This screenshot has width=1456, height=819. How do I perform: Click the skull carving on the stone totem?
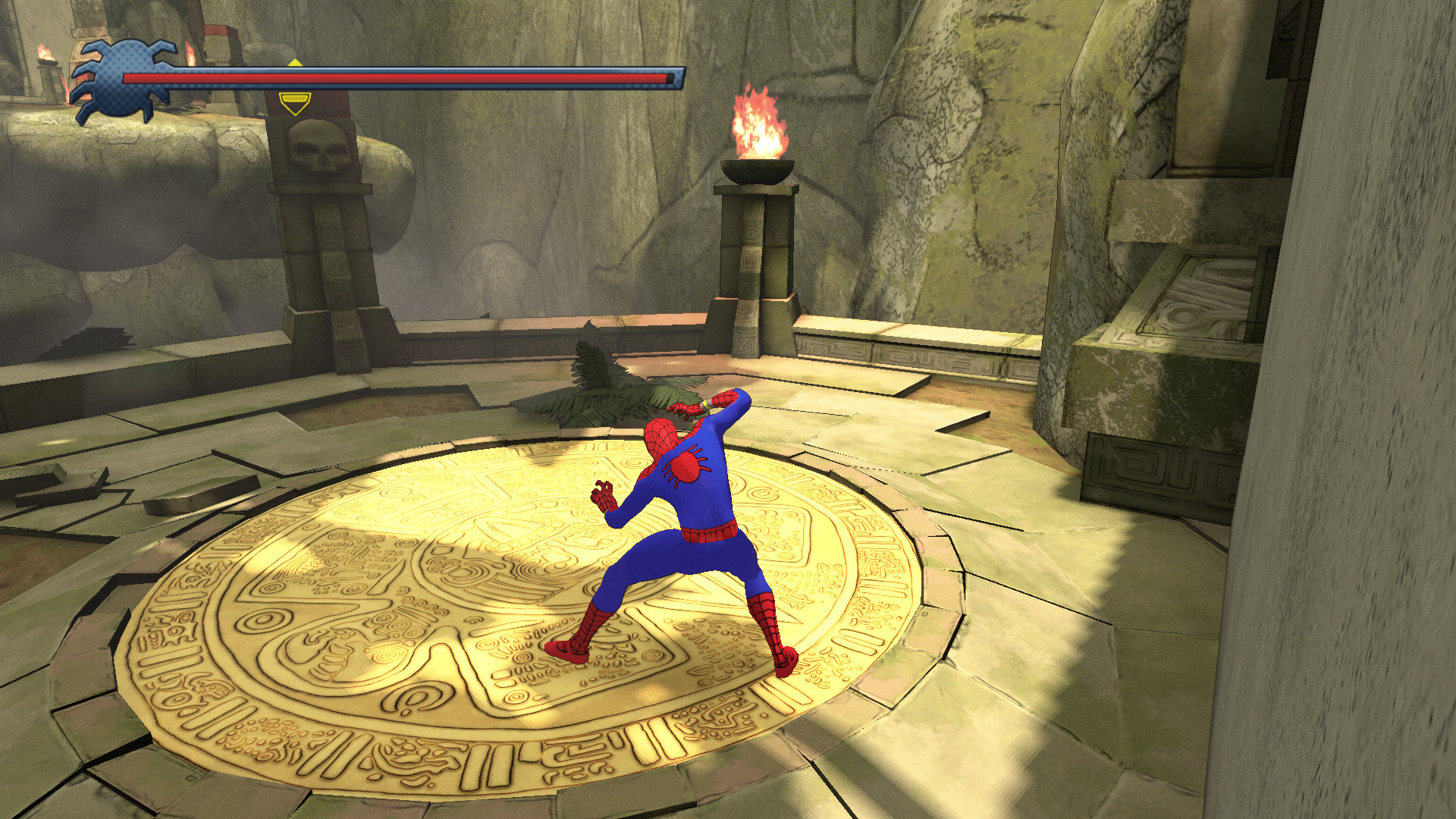click(x=318, y=149)
